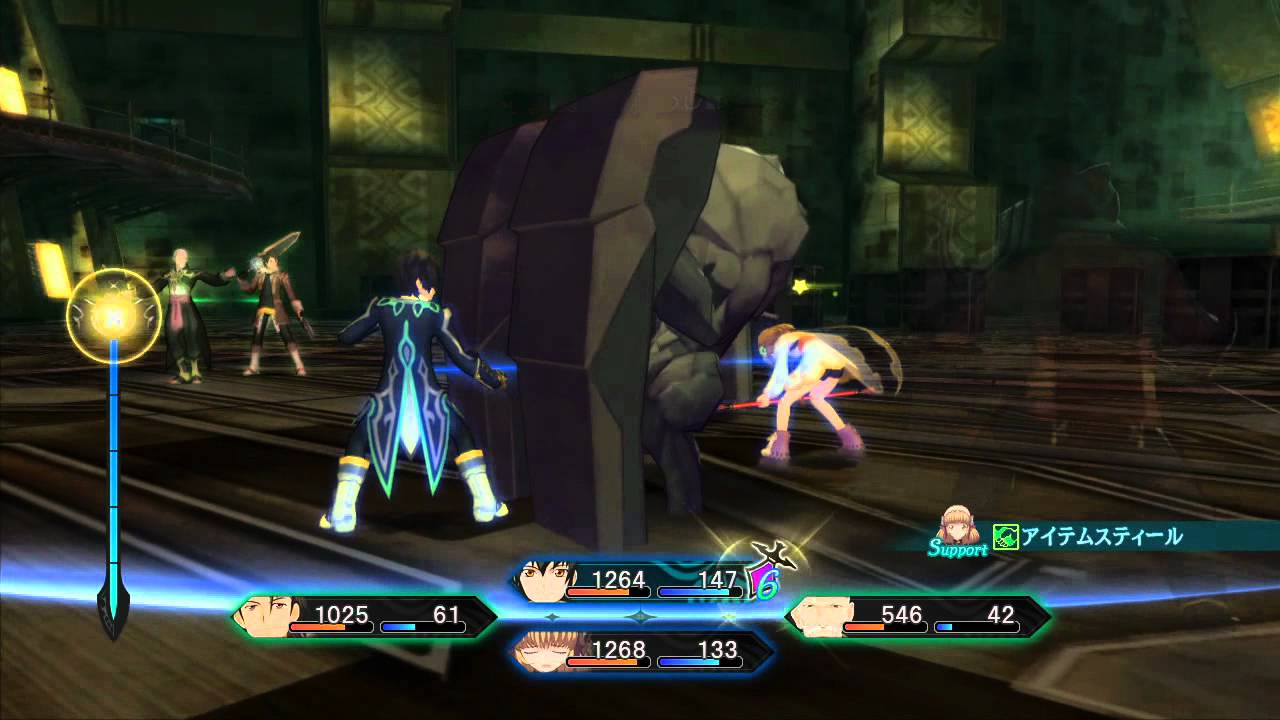Click the アイテムスティール support skill icon
Viewport: 1280px width, 720px height.
[1005, 537]
